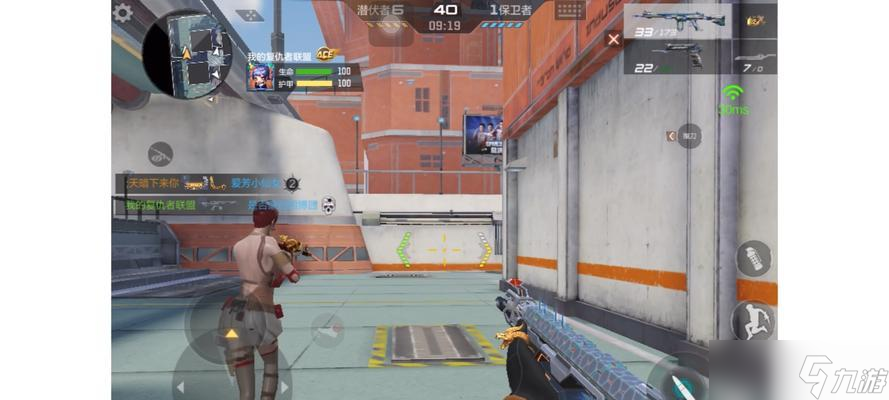Open the settings gear icon

[x=123, y=13]
